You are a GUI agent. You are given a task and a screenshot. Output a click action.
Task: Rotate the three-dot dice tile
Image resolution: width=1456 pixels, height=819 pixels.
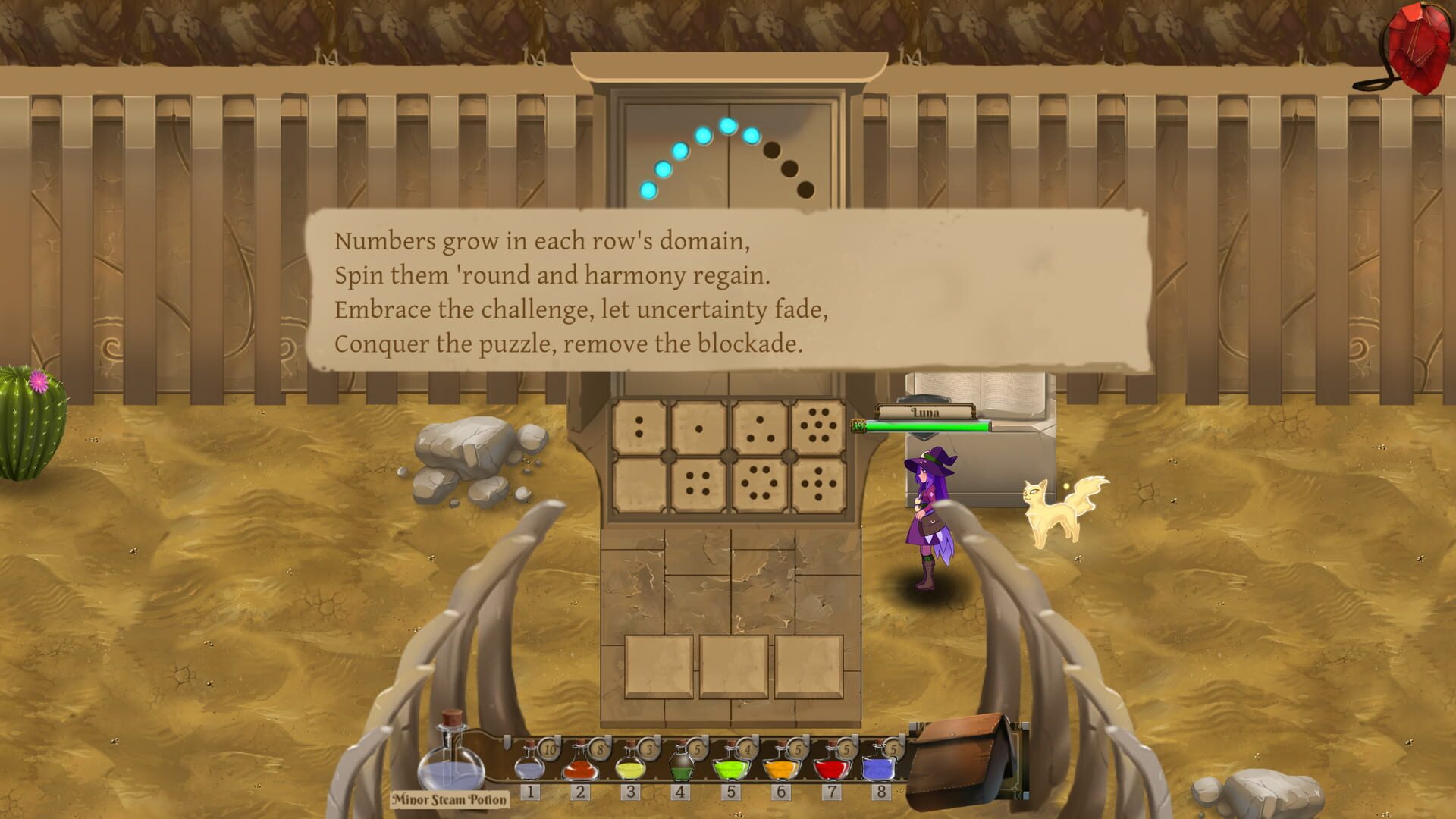coord(759,427)
